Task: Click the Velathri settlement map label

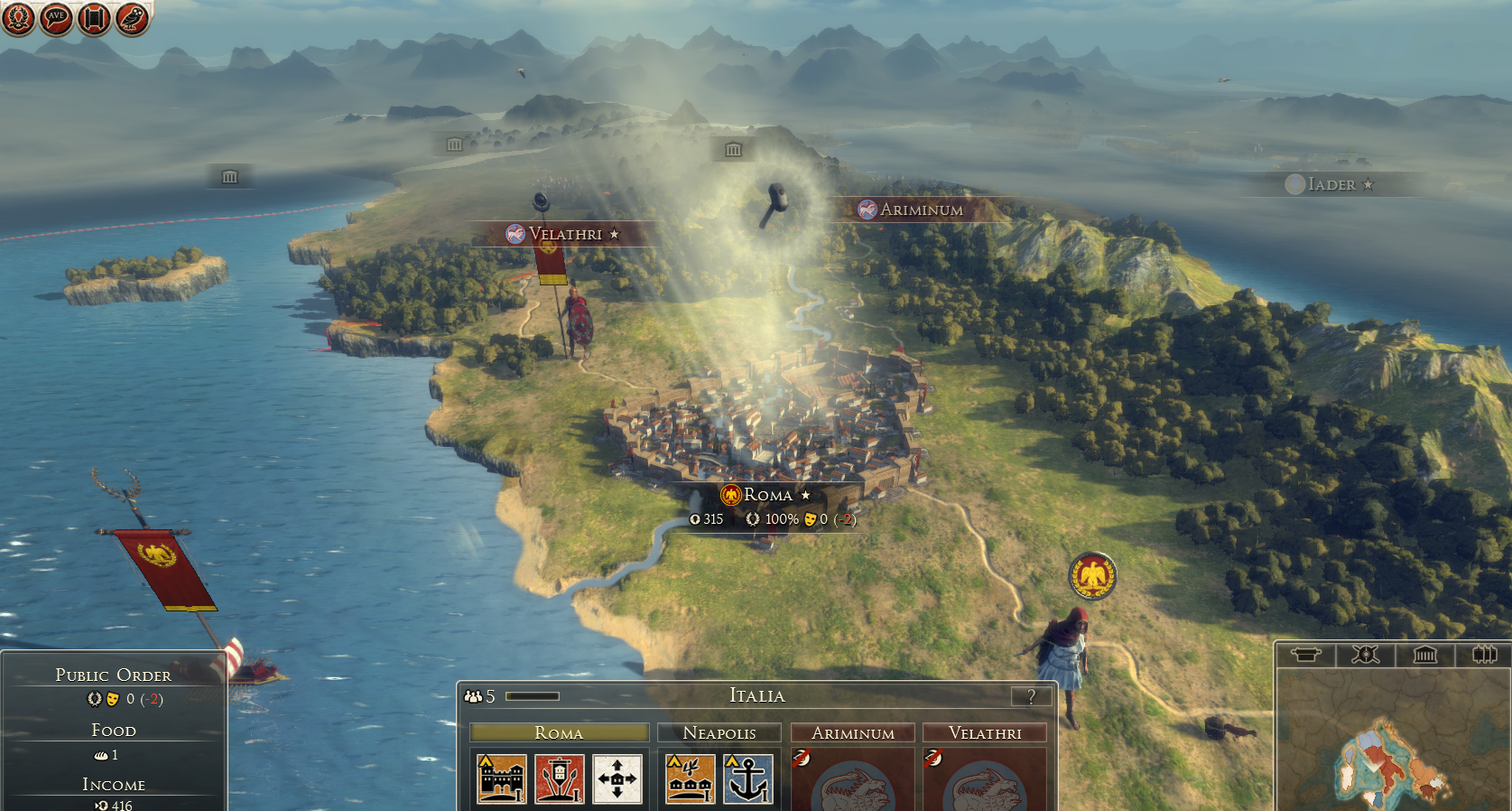Action: [x=565, y=234]
